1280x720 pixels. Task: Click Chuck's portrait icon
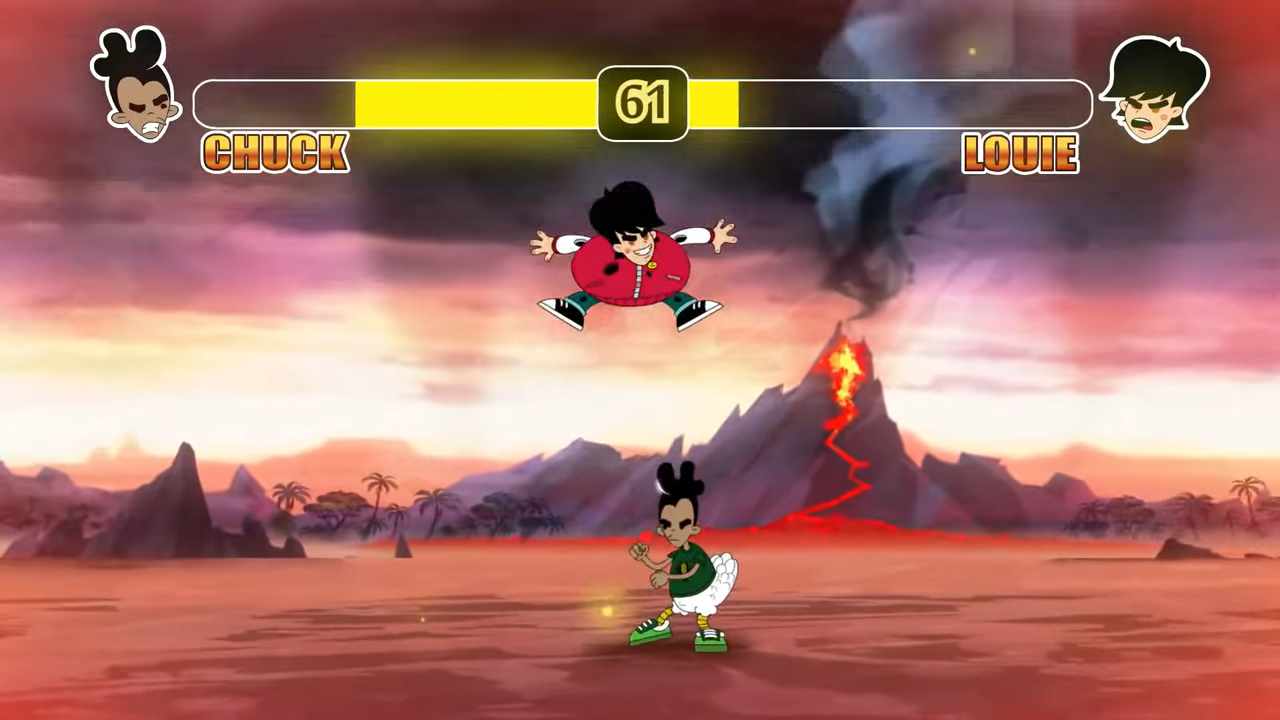tap(138, 87)
